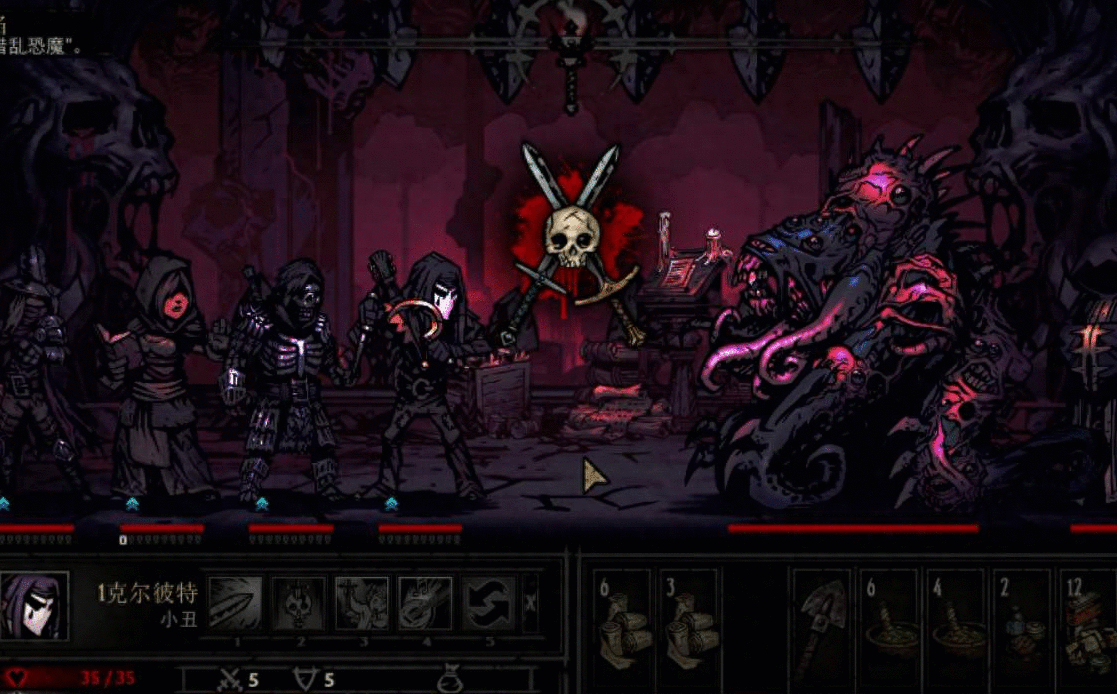Click the jester's hero portrait
This screenshot has height=694, width=1117.
[x=34, y=606]
